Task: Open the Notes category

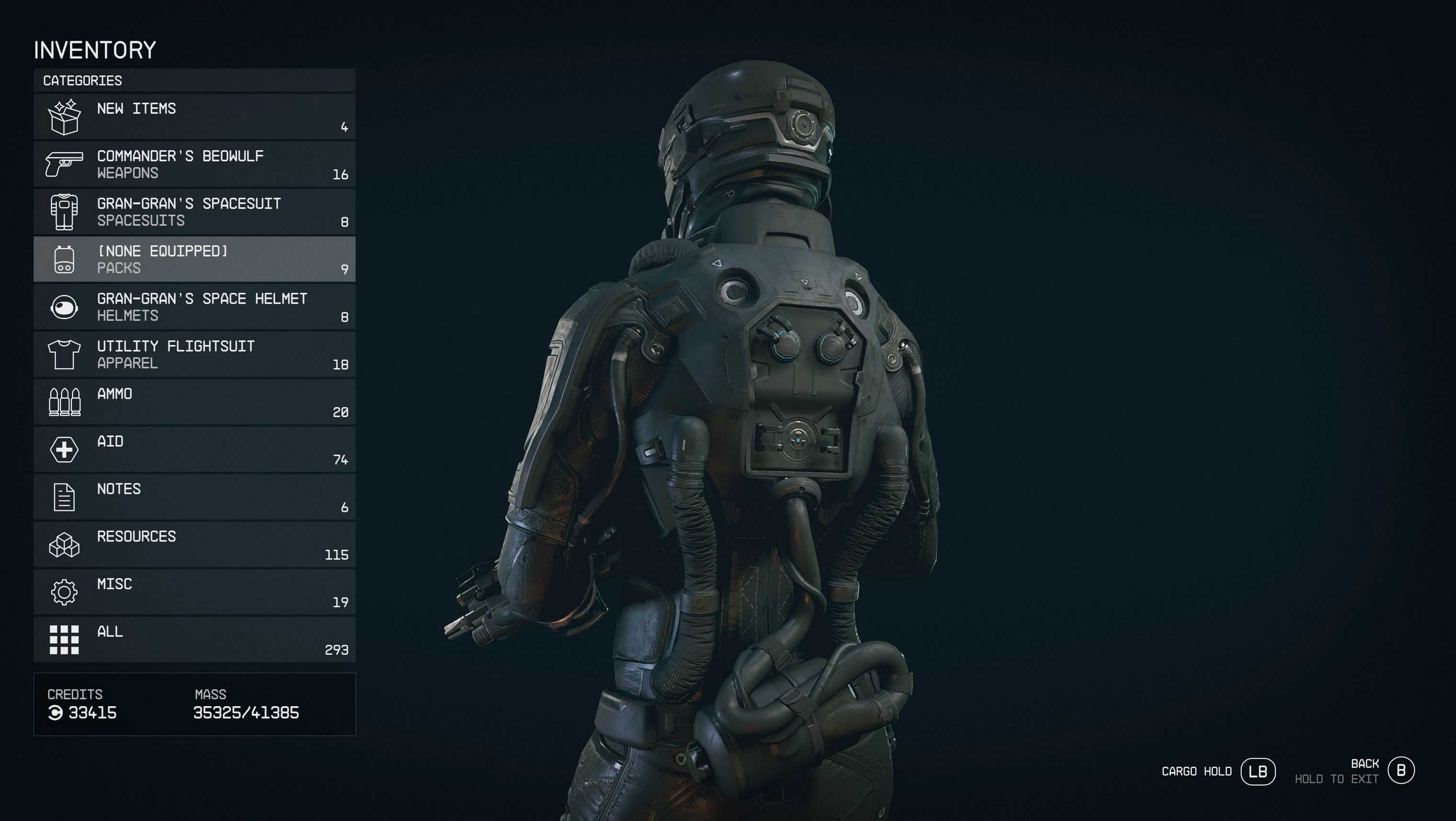Action: tap(194, 497)
